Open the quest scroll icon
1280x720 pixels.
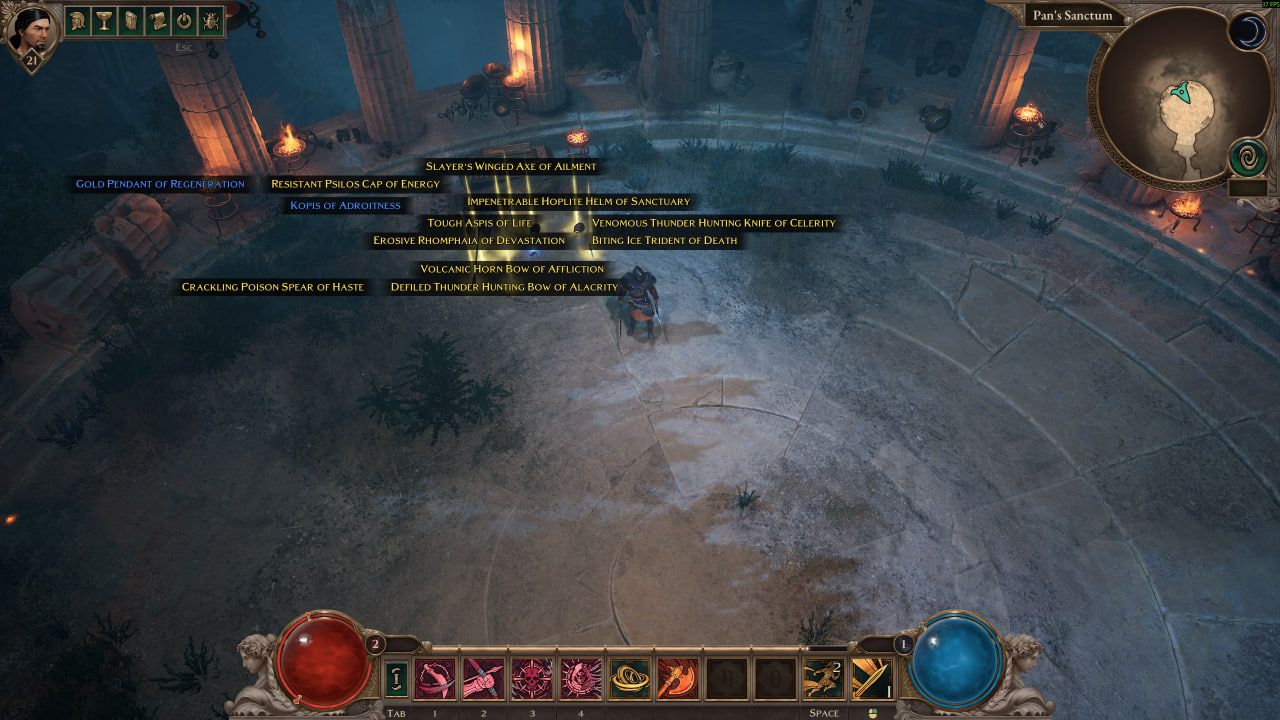coord(157,20)
